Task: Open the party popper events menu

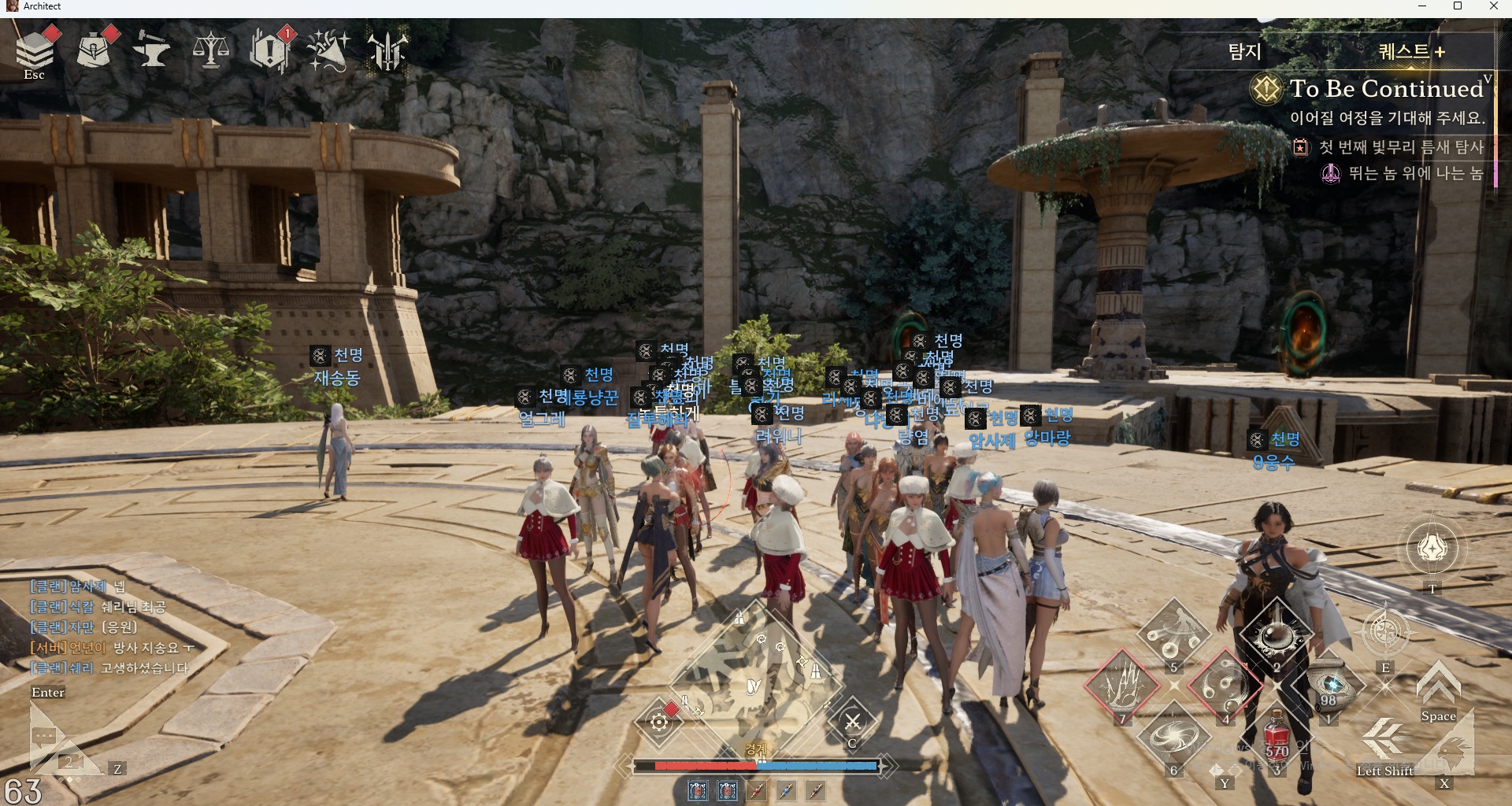Action: pos(328,50)
